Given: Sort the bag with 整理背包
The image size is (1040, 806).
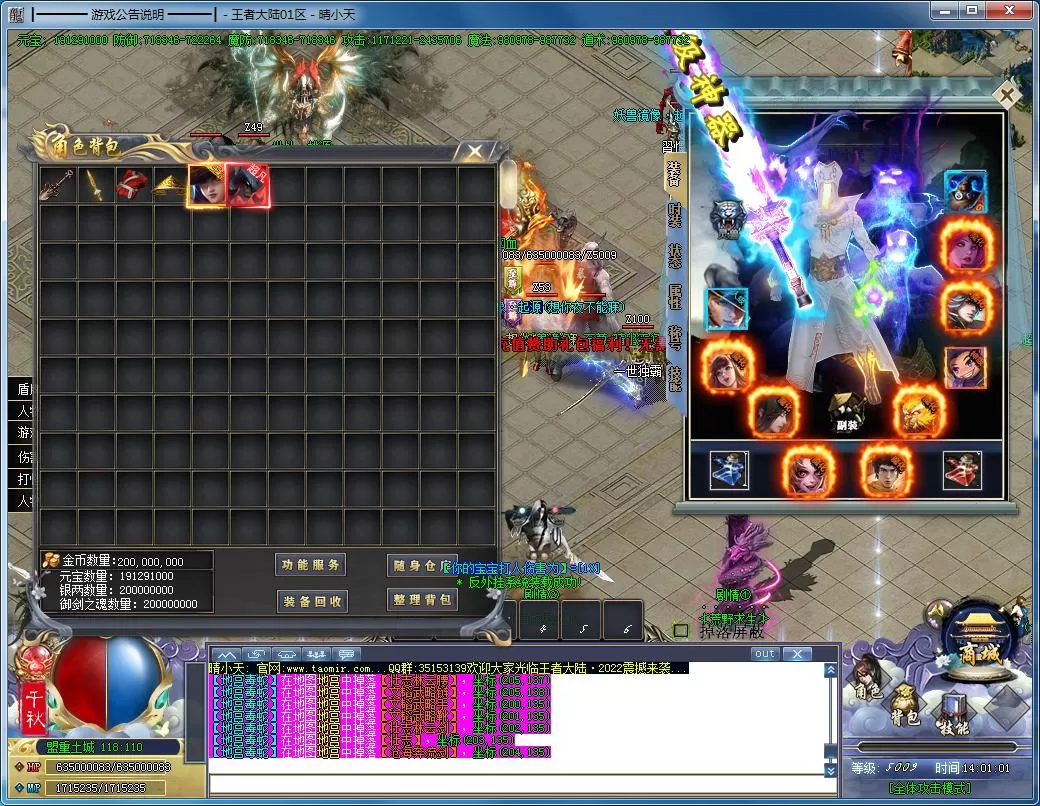Looking at the screenshot, I should (422, 600).
